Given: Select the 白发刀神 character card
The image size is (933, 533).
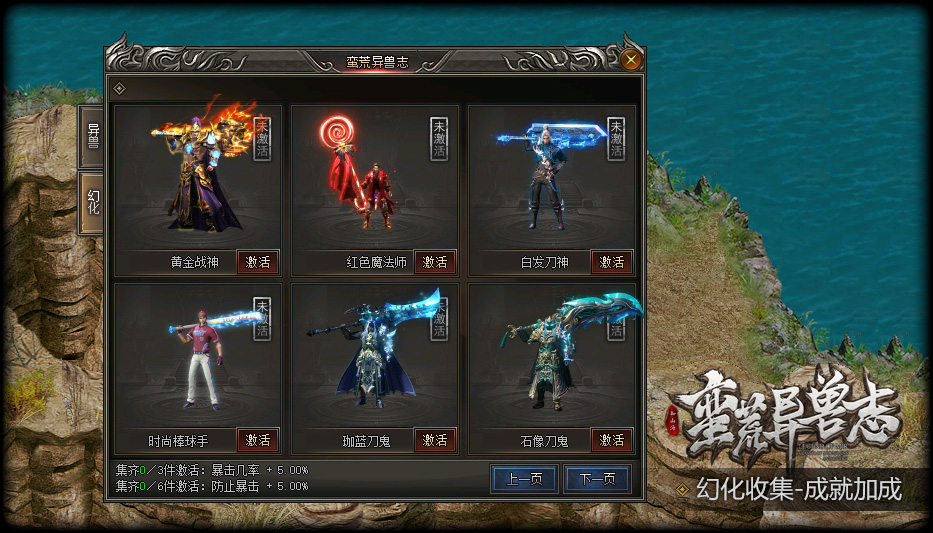Looking at the screenshot, I should (x=552, y=180).
